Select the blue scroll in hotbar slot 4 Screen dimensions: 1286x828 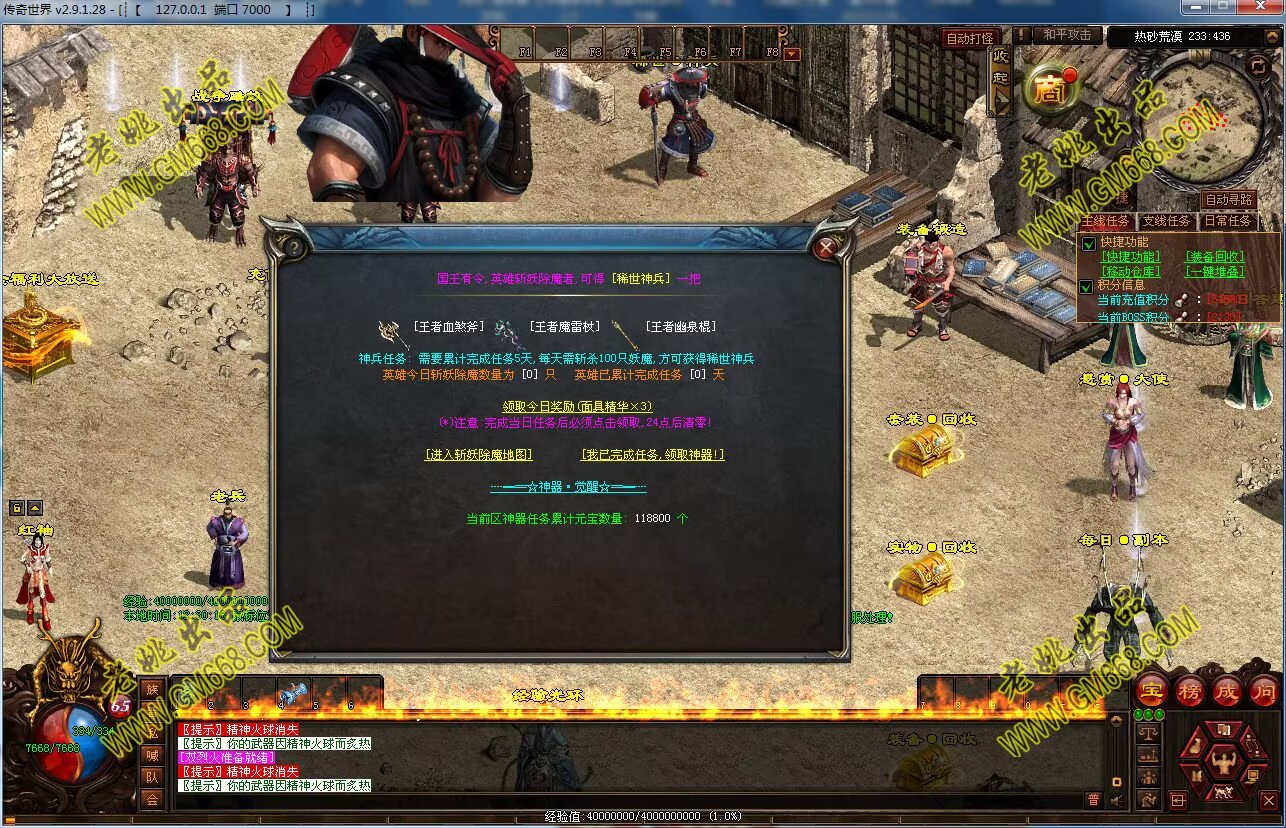(x=293, y=691)
